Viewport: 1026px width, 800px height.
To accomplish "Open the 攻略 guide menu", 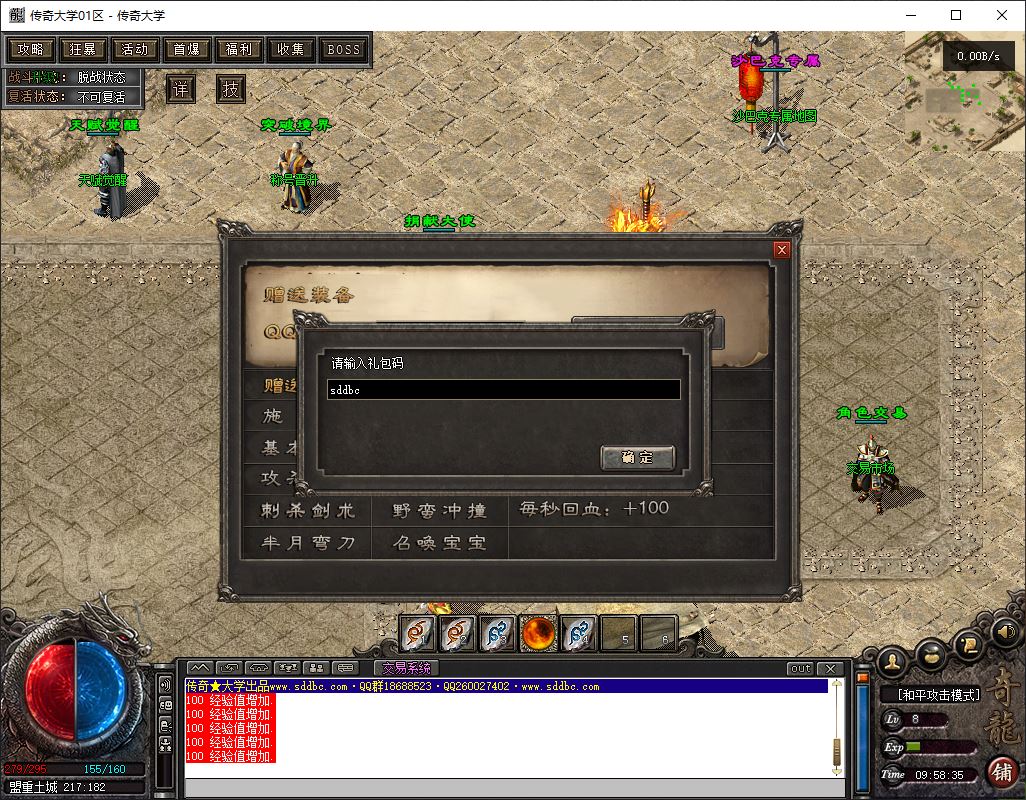I will (x=31, y=49).
